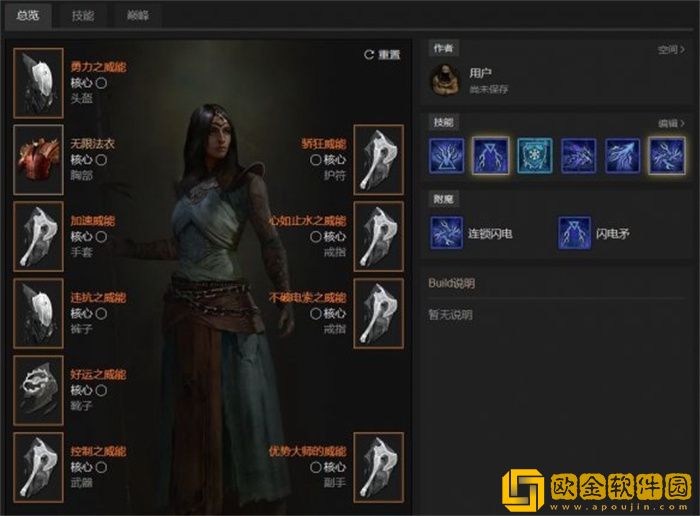Image resolution: width=700 pixels, height=516 pixels.
Task: Click 编辑 to edit skills
Action: click(x=668, y=123)
